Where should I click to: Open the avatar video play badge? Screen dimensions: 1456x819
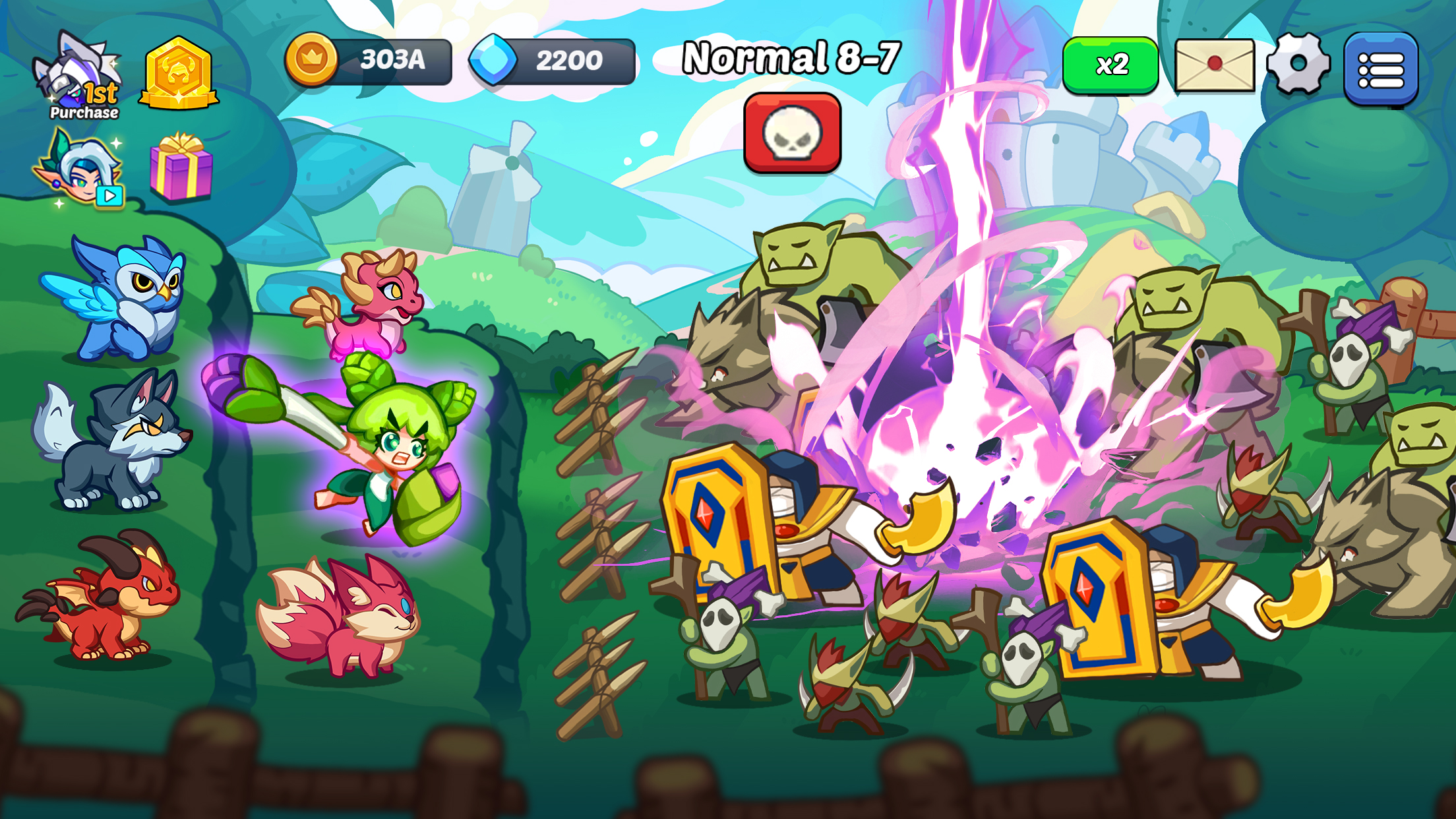111,195
